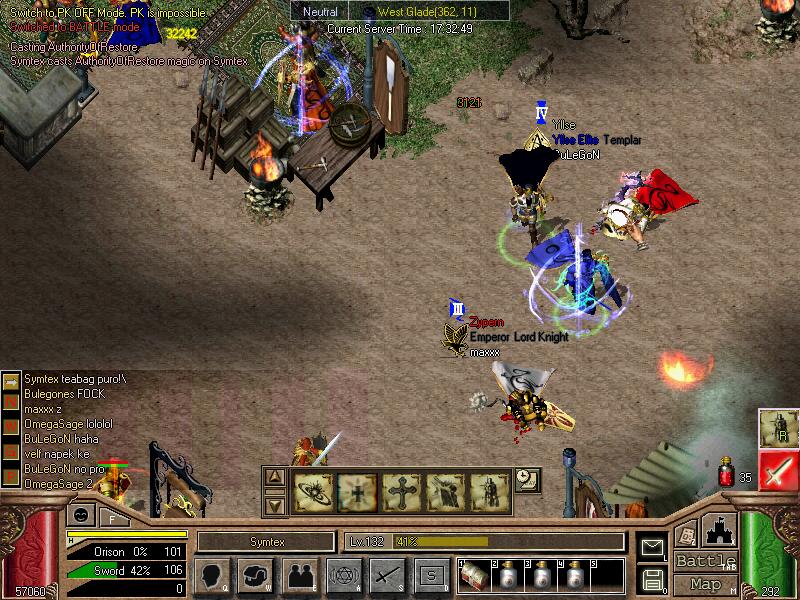Open the mail envelope icon
This screenshot has height=600, width=800.
pos(652,547)
